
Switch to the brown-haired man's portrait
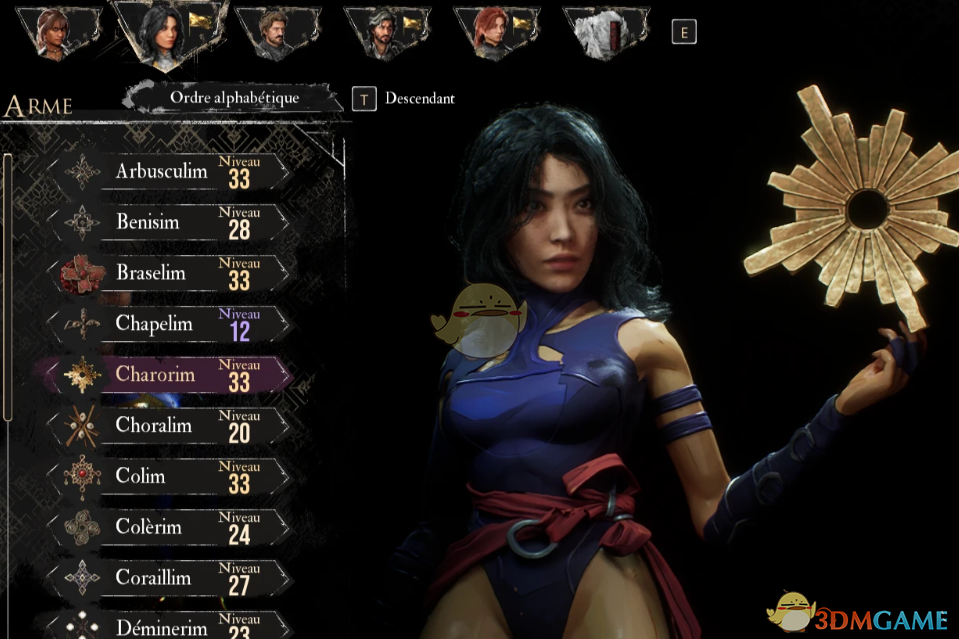pyautogui.click(x=273, y=33)
